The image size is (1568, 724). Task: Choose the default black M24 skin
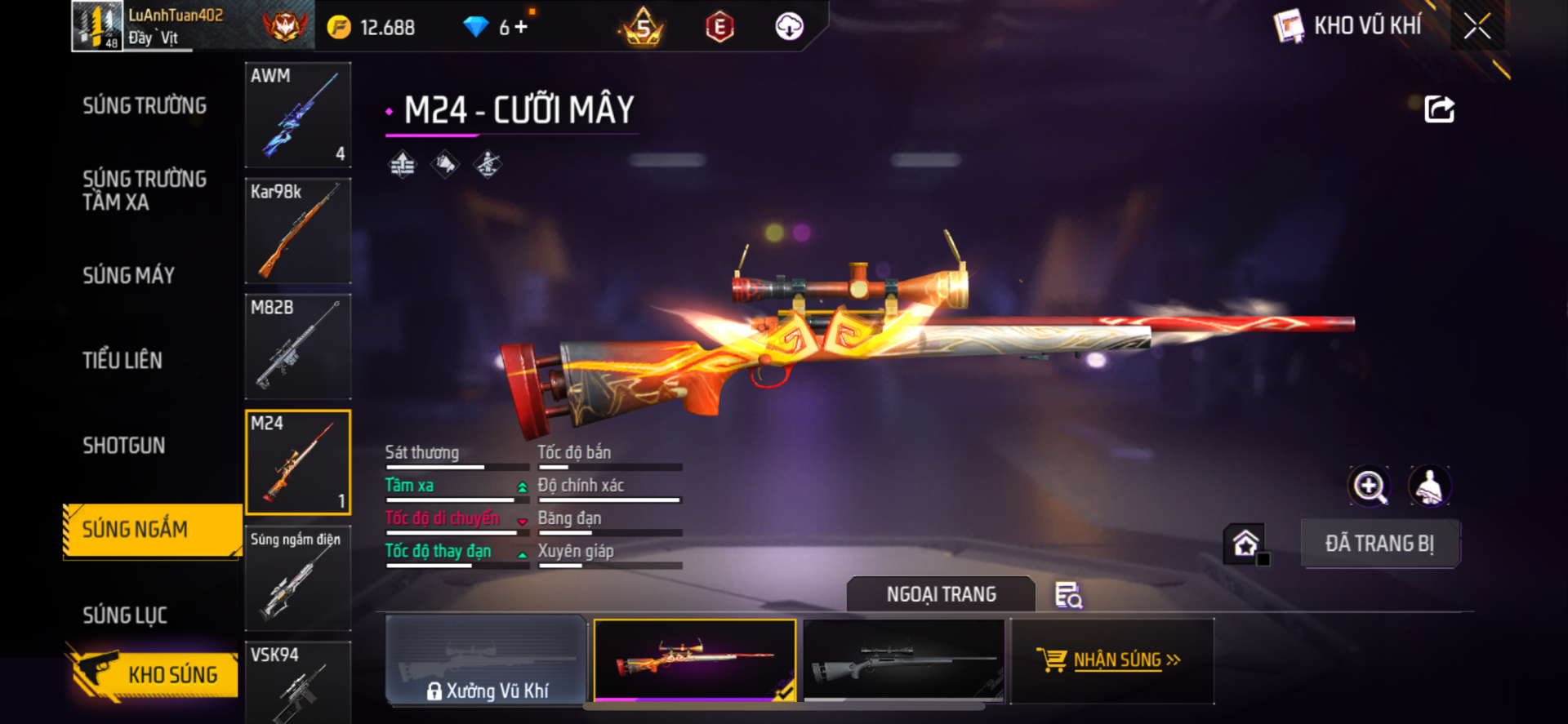(904, 660)
